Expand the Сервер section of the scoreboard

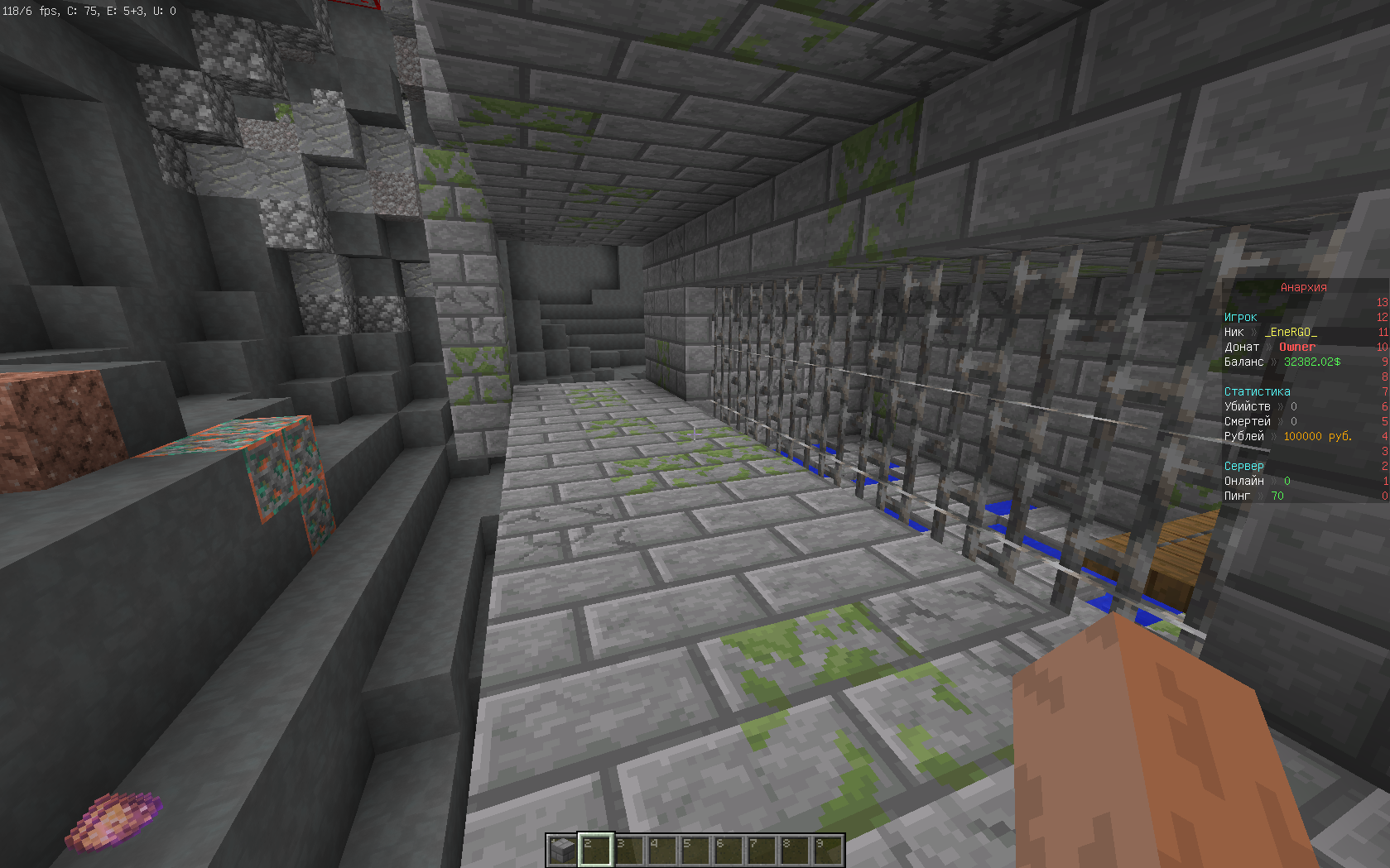coord(1243,466)
